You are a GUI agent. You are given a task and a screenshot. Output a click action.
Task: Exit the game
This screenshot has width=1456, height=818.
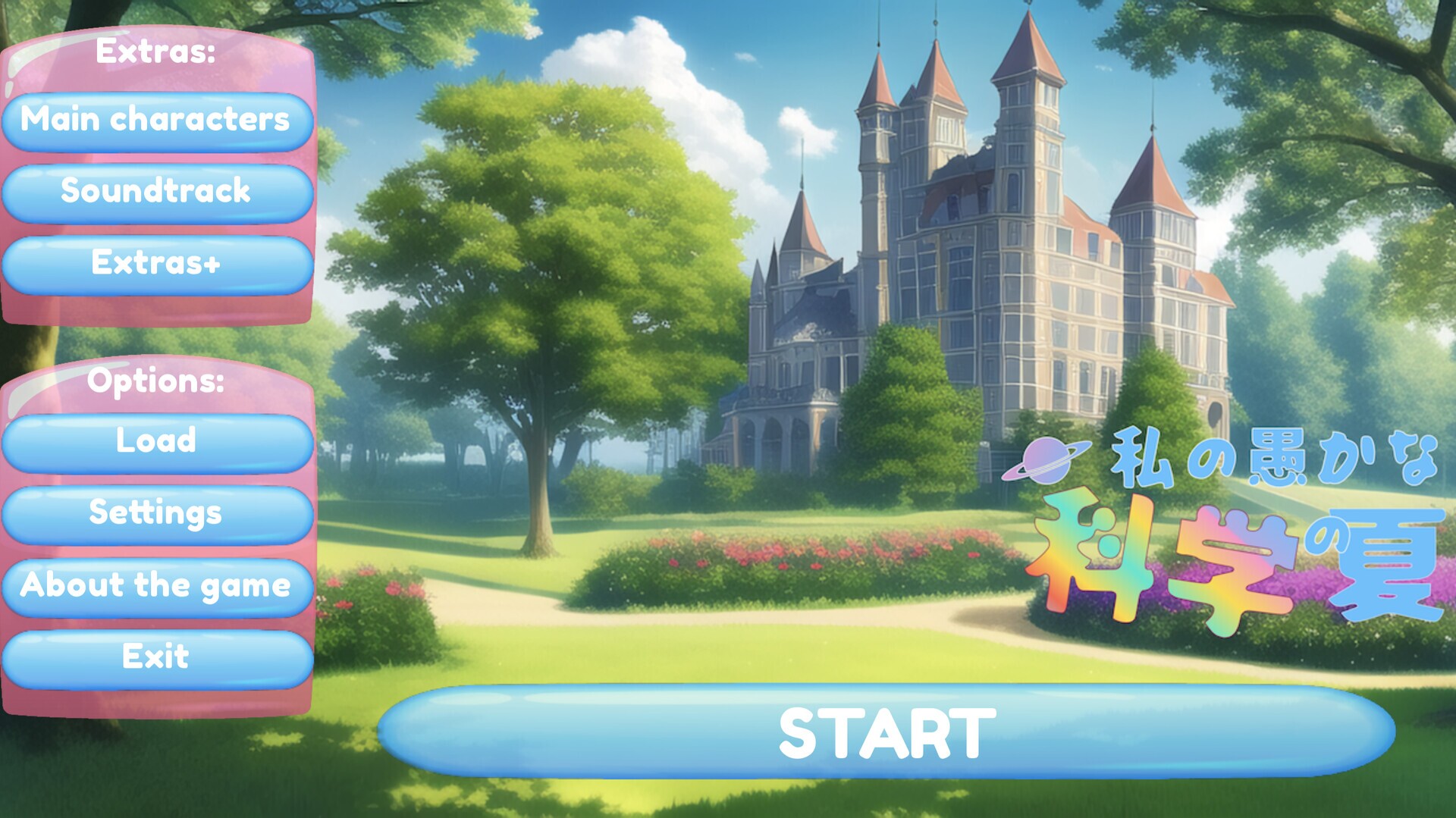[x=157, y=658]
